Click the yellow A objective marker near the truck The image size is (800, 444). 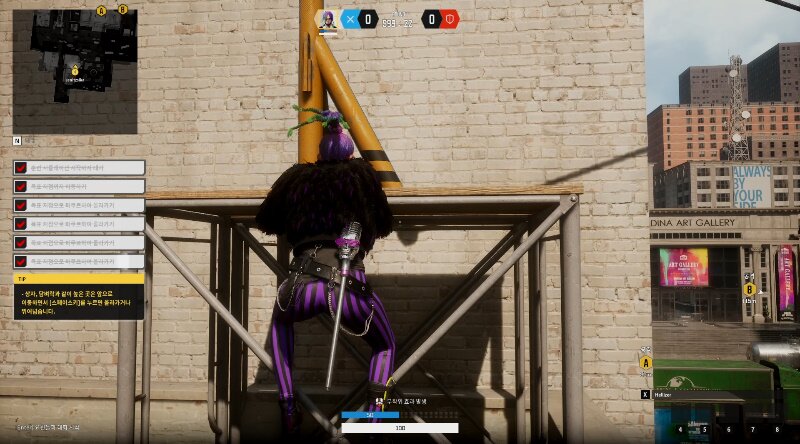point(646,363)
